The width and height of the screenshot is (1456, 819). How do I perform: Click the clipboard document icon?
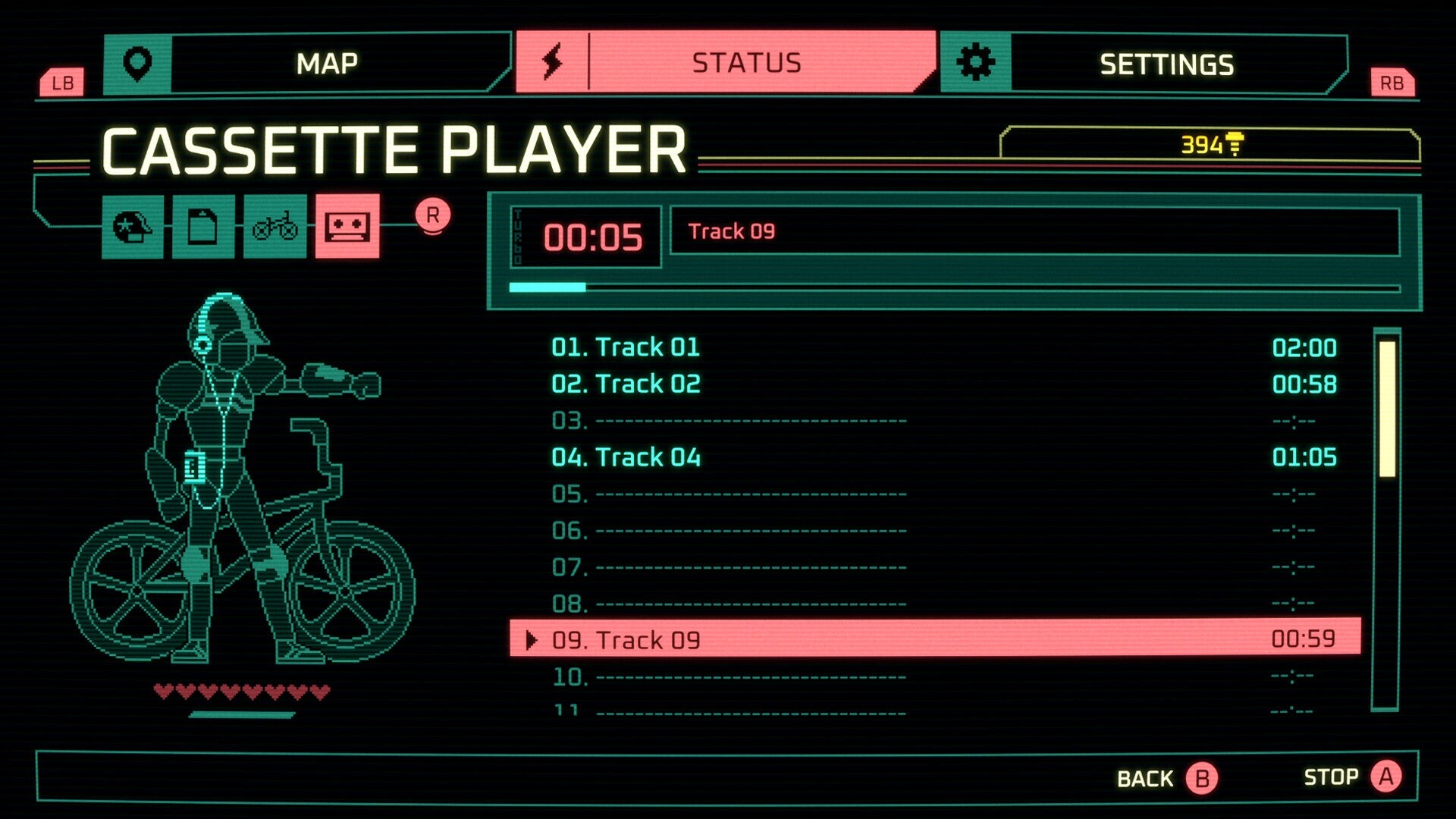click(203, 227)
